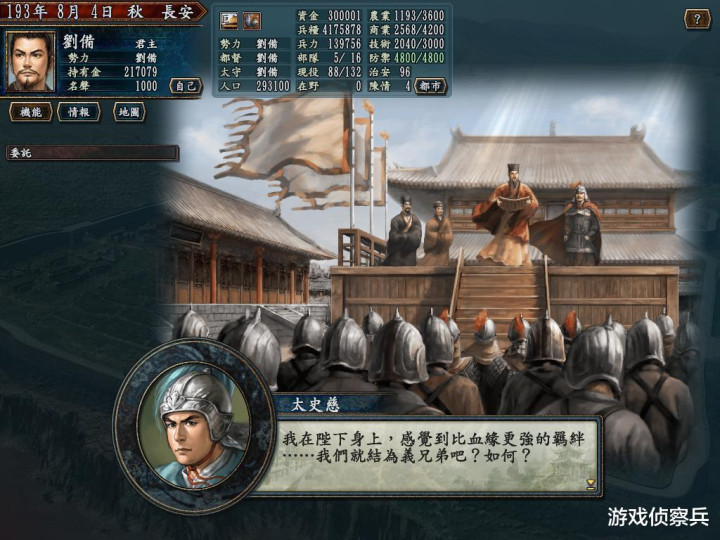Click the 自己 (self) button
This screenshot has width=720, height=540.
tap(185, 86)
